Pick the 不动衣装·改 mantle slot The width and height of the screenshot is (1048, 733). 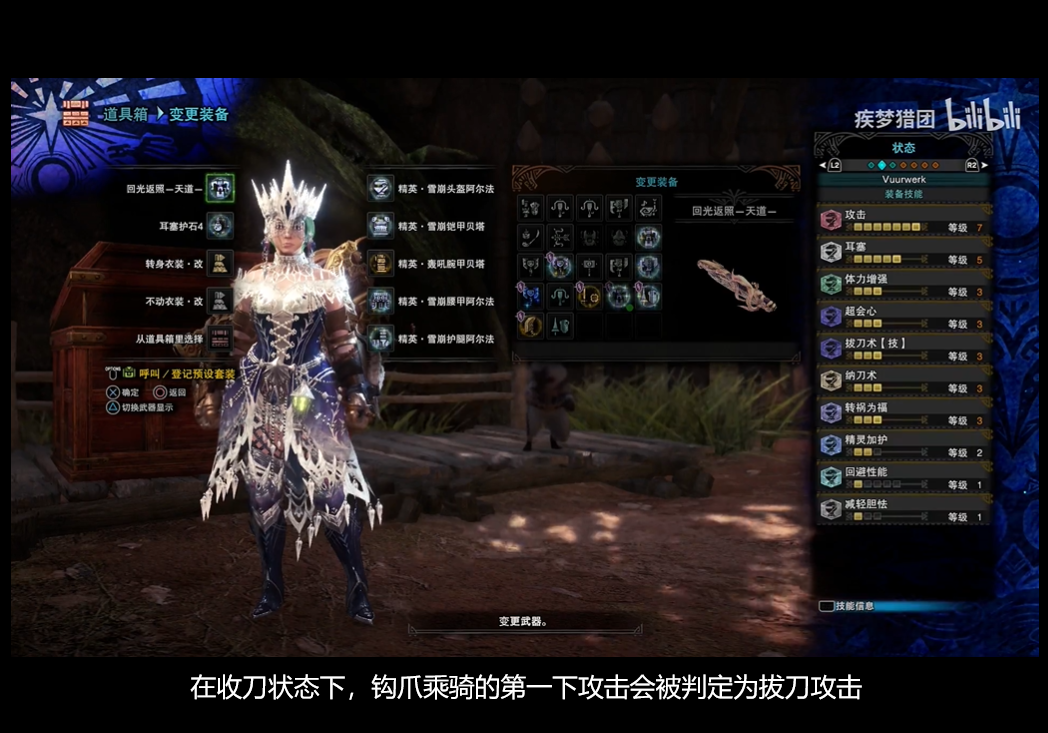click(x=220, y=301)
